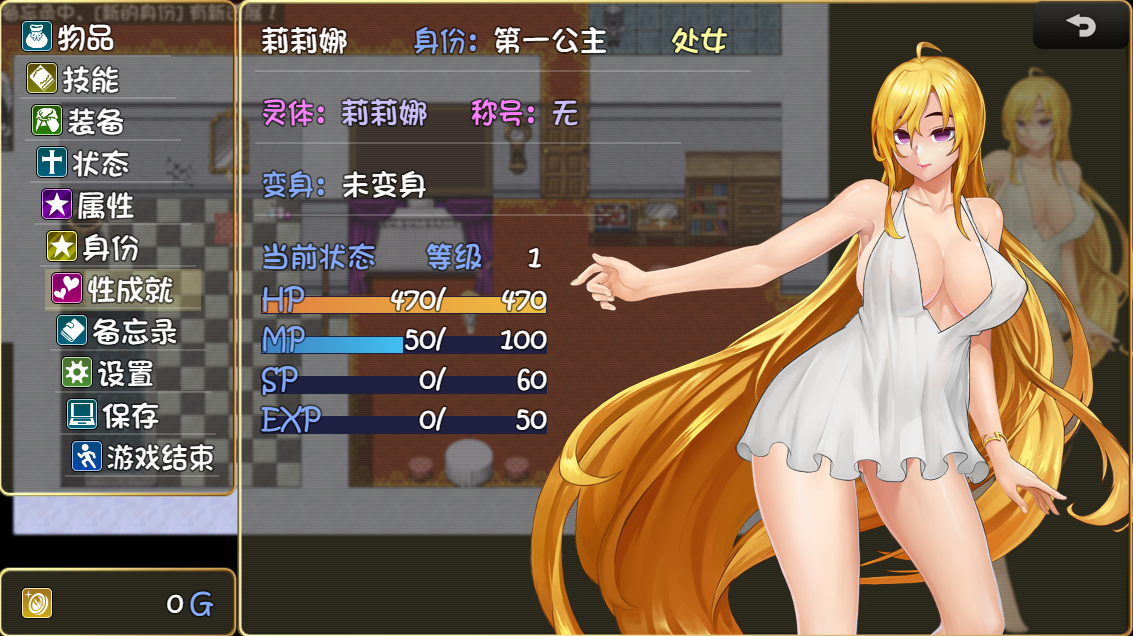Viewport: 1133px width, 636px height.
Task: Open the 物品 items menu
Action: click(70, 38)
